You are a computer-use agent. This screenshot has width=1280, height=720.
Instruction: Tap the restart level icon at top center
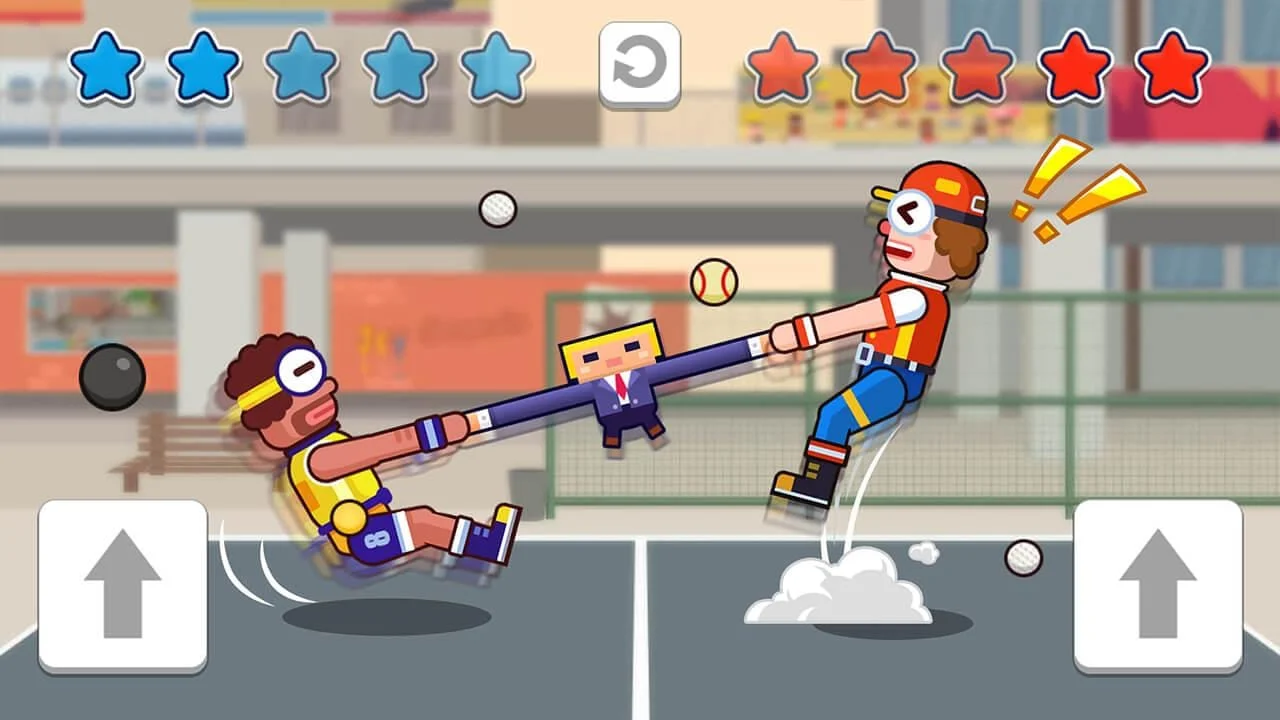click(x=640, y=66)
